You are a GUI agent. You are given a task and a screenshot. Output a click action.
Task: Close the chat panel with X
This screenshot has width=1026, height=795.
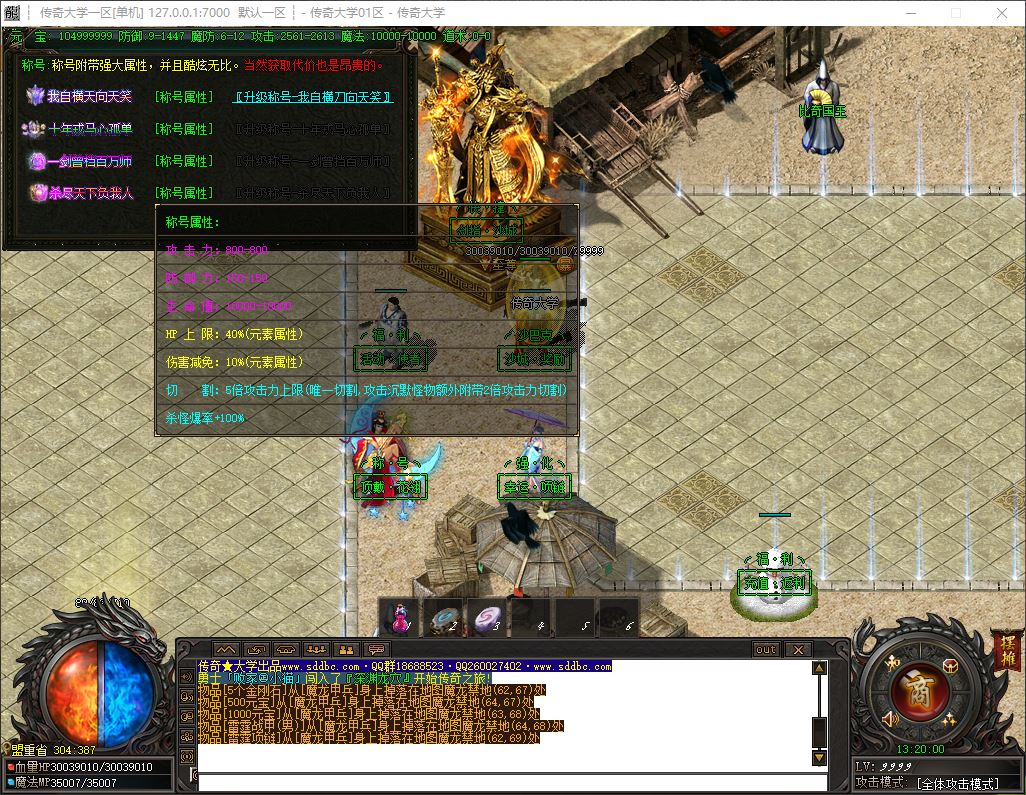tap(797, 650)
